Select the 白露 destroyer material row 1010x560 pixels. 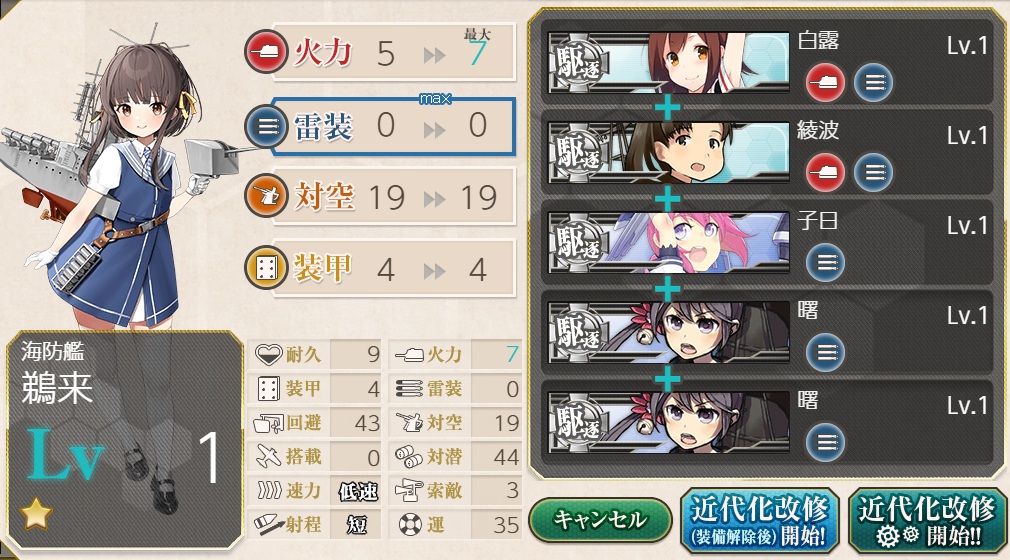tap(768, 62)
